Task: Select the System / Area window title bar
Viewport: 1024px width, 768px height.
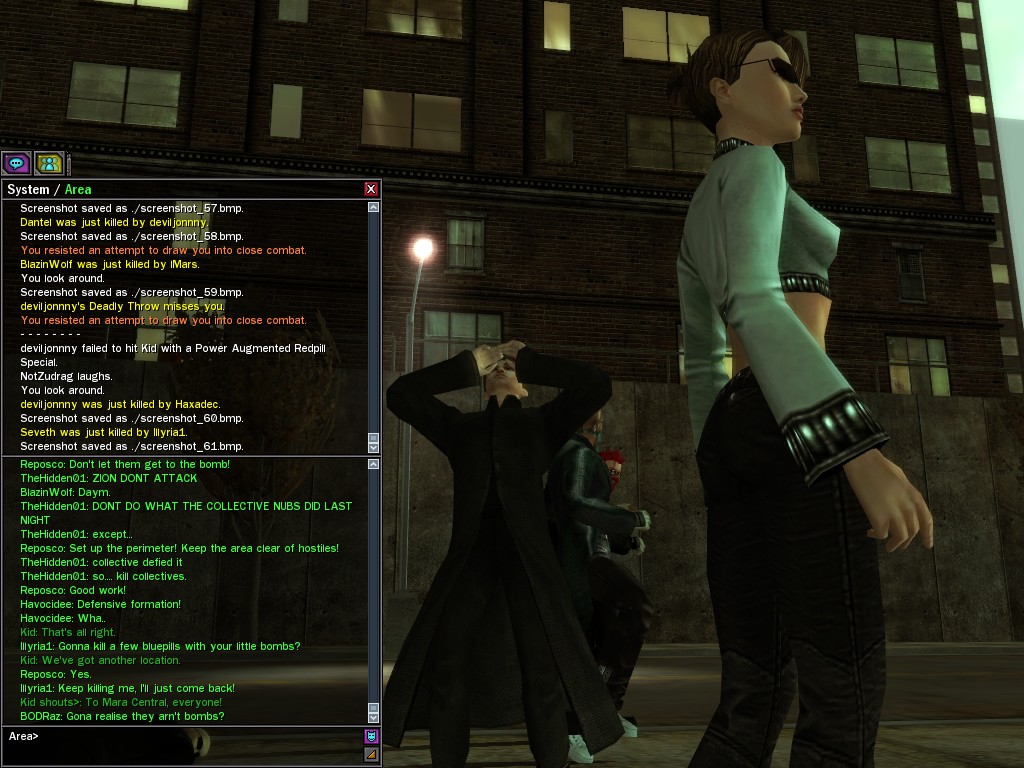Action: pyautogui.click(x=180, y=189)
